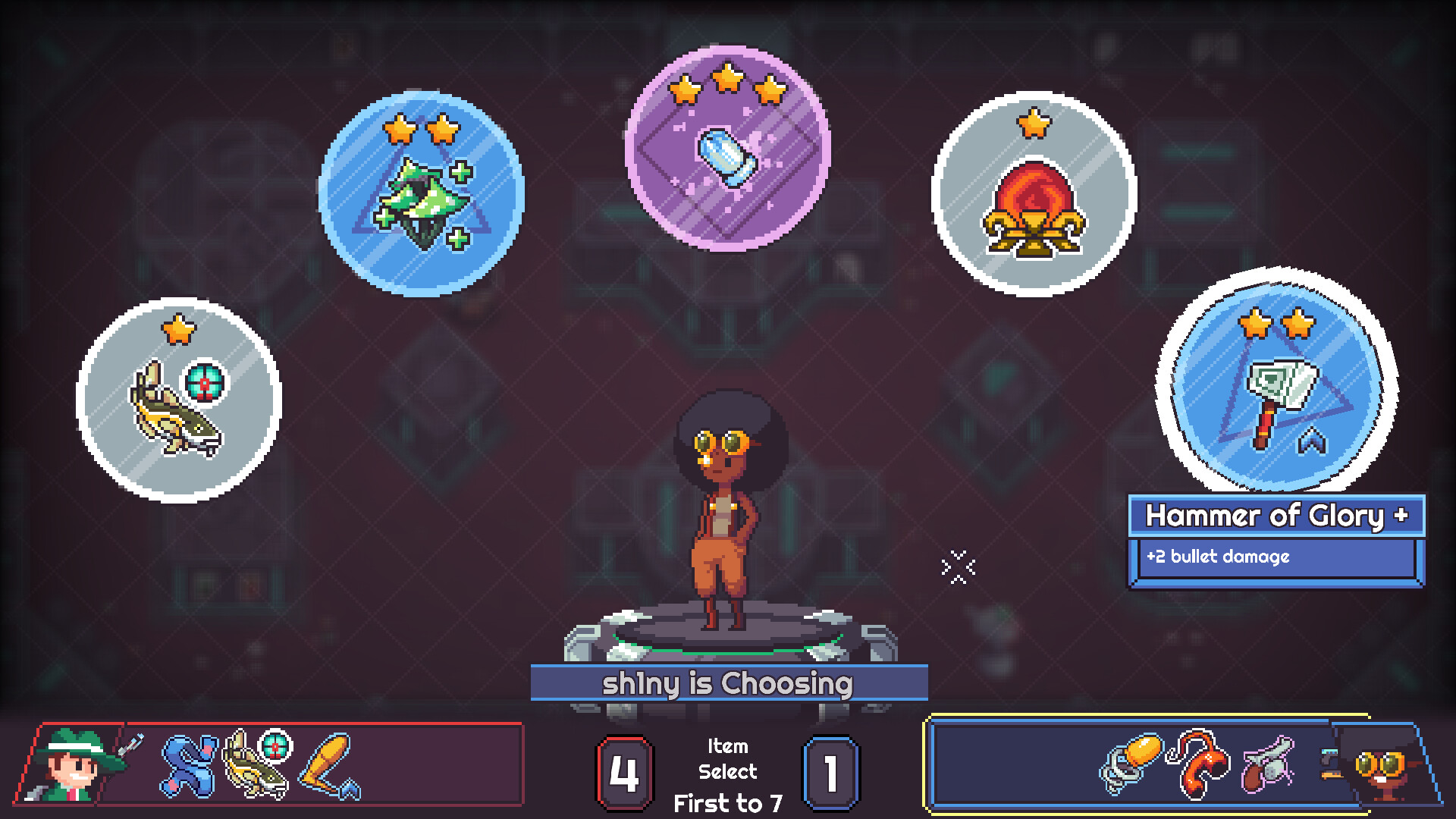Open the +2 bullet damage description panel
This screenshot has width=1456, height=819.
point(1276,559)
